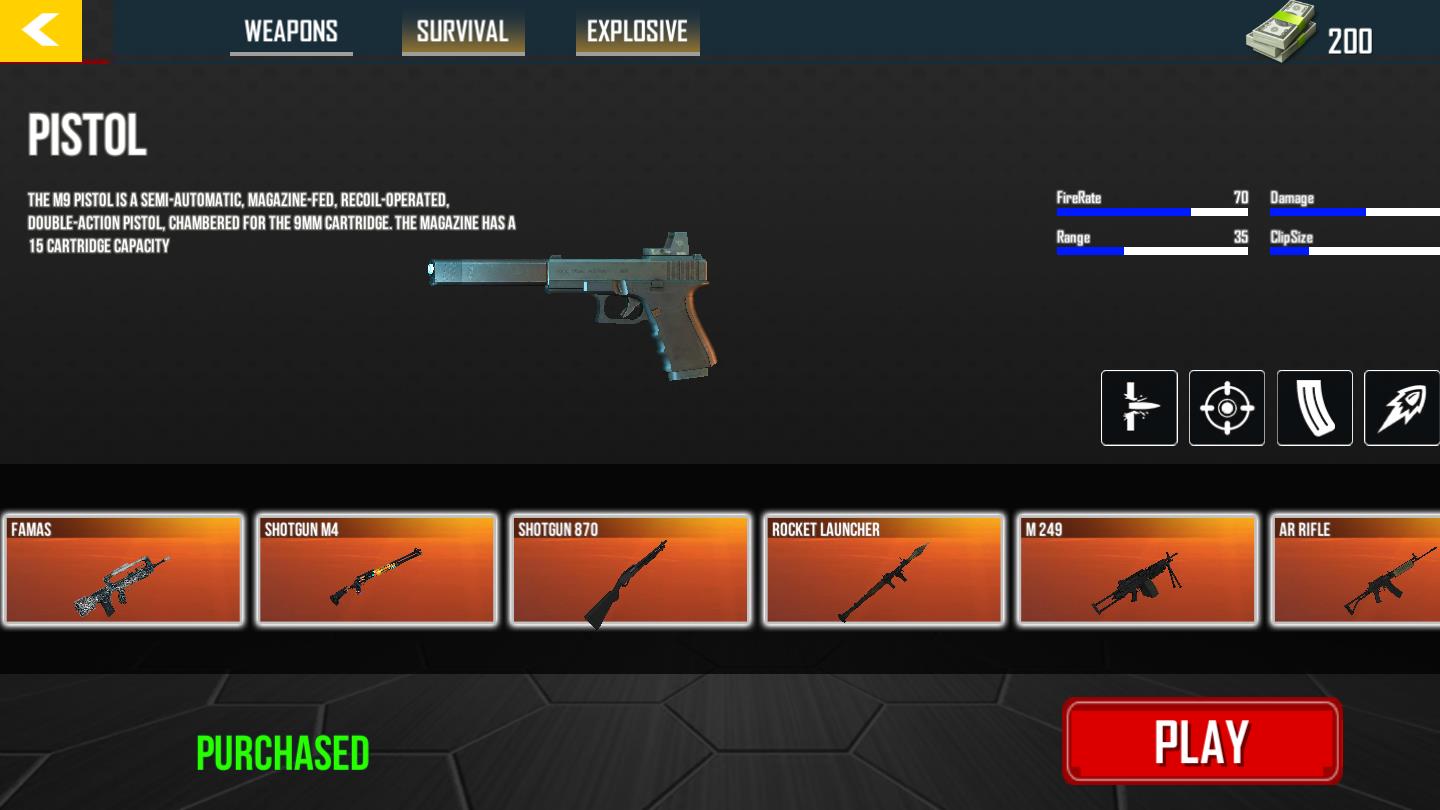Activate the rocket upgrade icon
This screenshot has width=1440, height=810.
point(1401,408)
